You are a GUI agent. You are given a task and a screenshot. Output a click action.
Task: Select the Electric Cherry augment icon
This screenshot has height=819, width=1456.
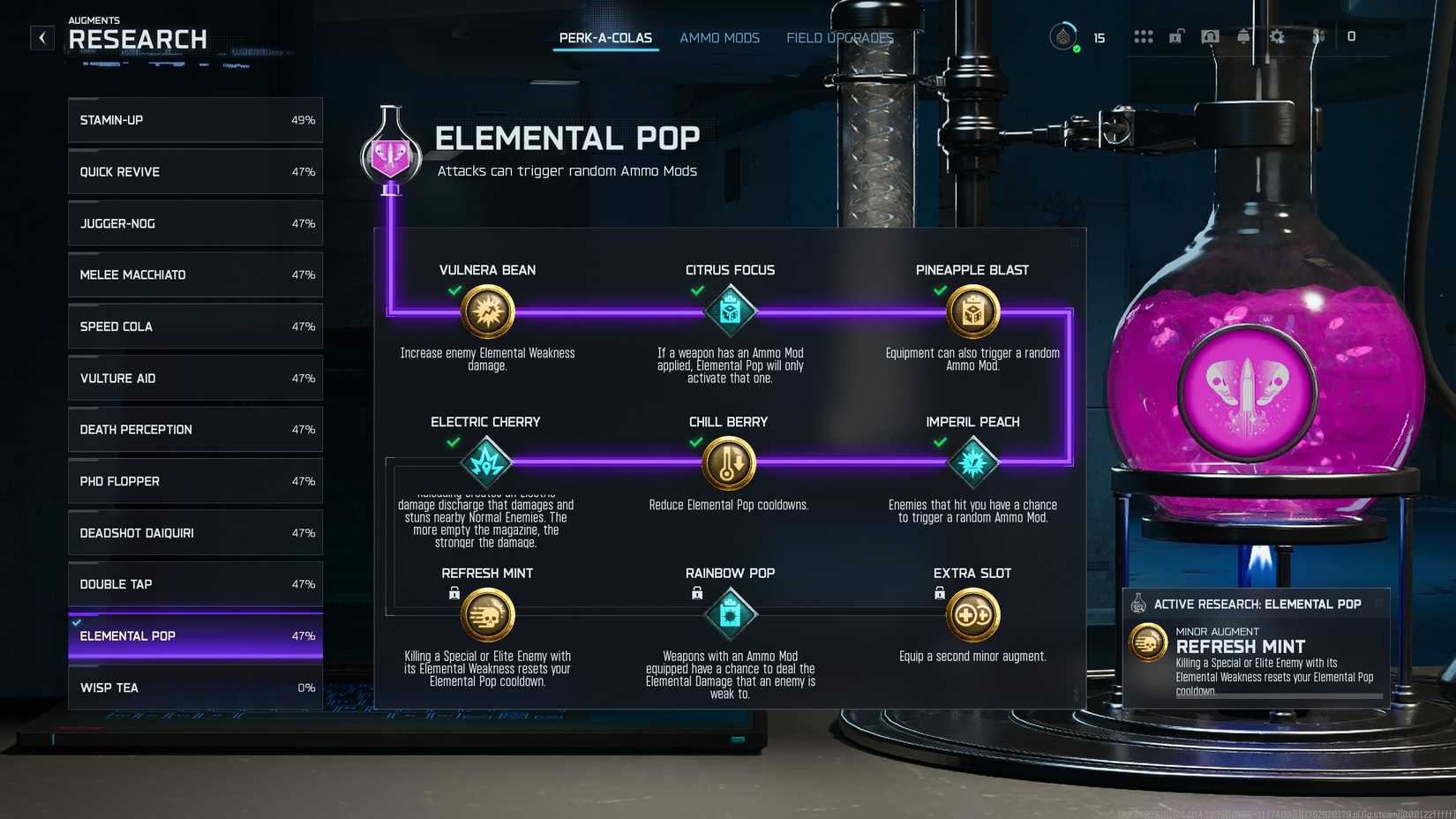486,462
